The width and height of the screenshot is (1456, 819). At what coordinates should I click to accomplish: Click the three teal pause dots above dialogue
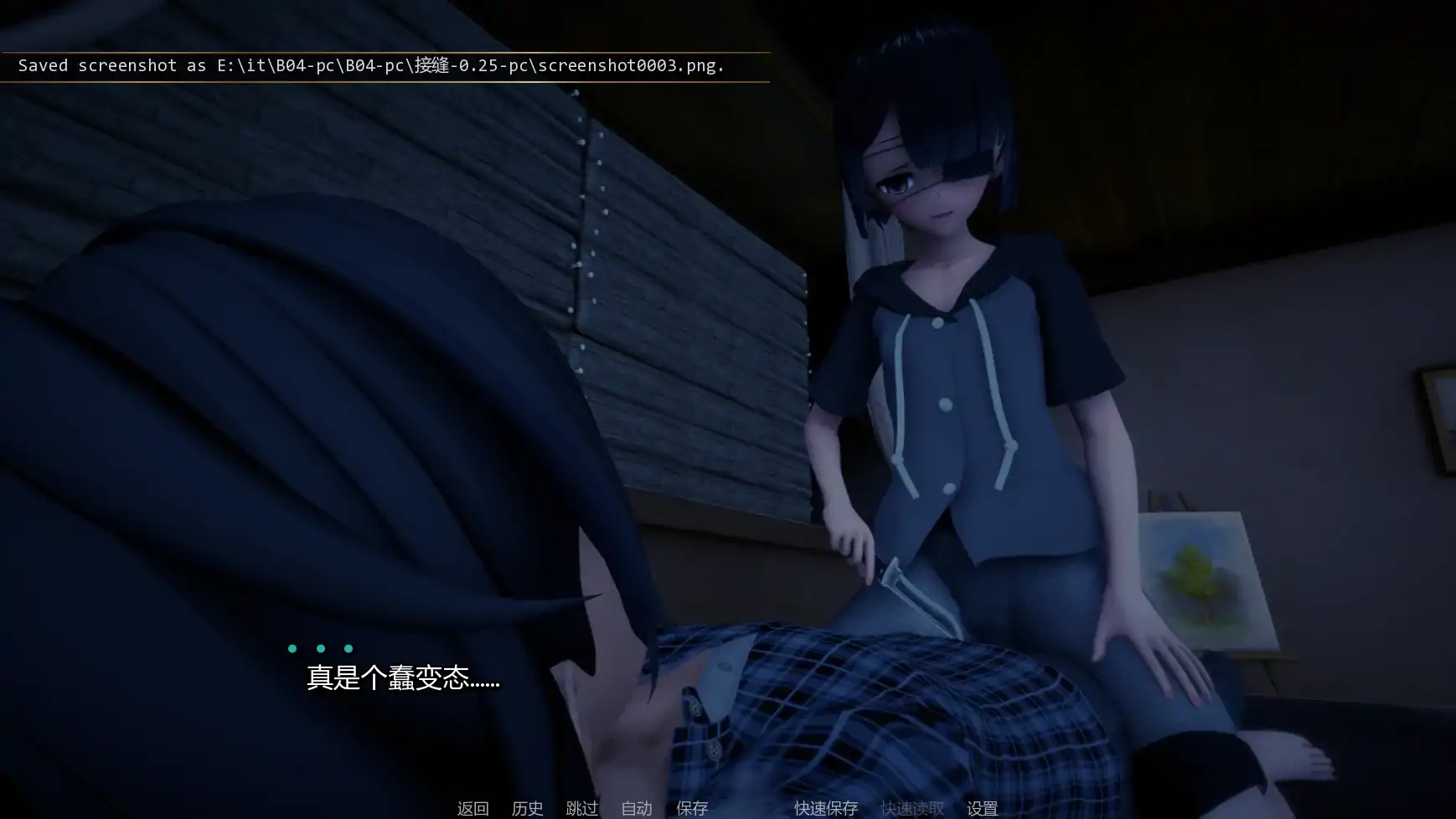point(320,647)
